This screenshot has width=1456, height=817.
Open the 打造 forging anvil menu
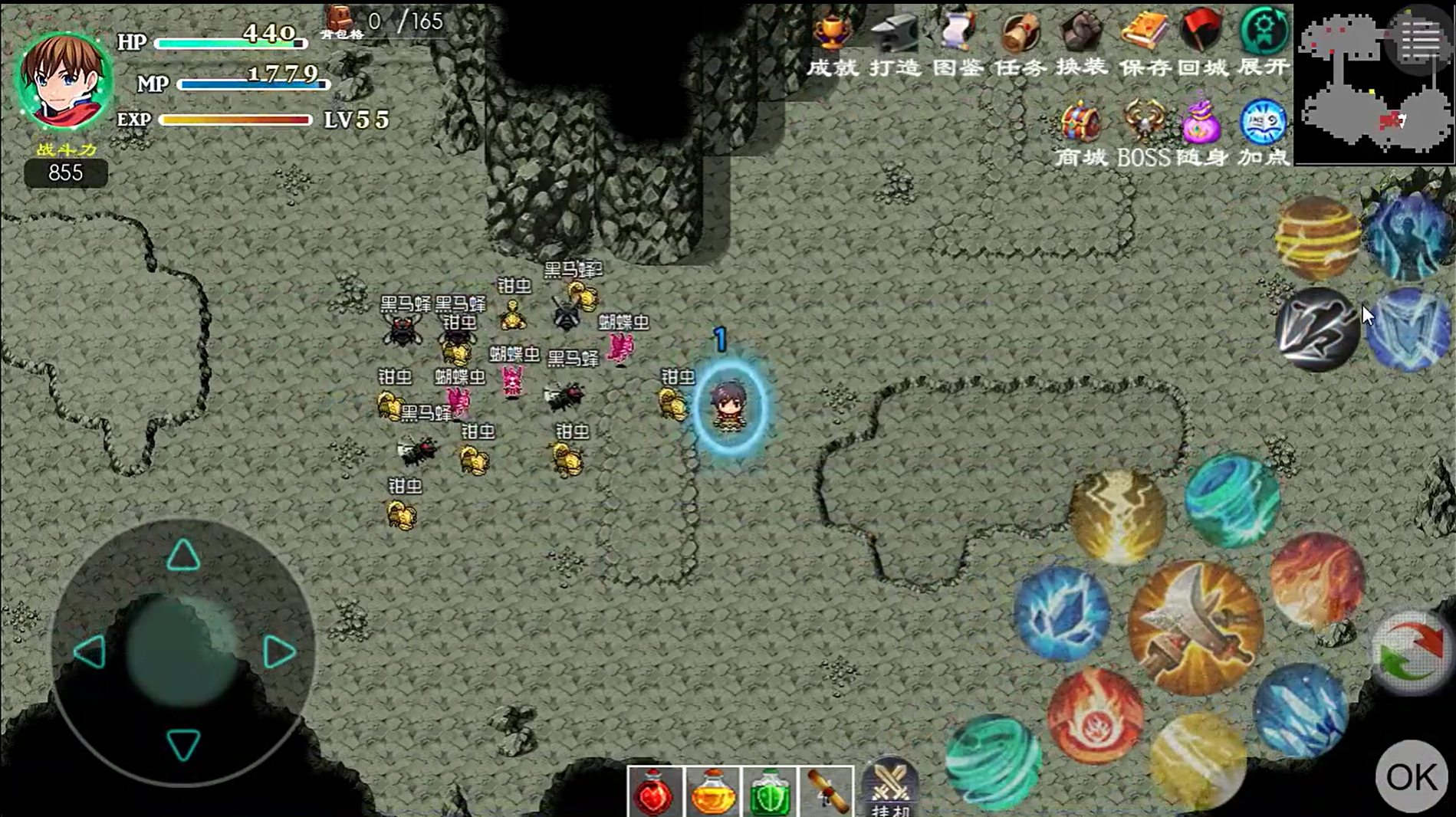[x=895, y=44]
